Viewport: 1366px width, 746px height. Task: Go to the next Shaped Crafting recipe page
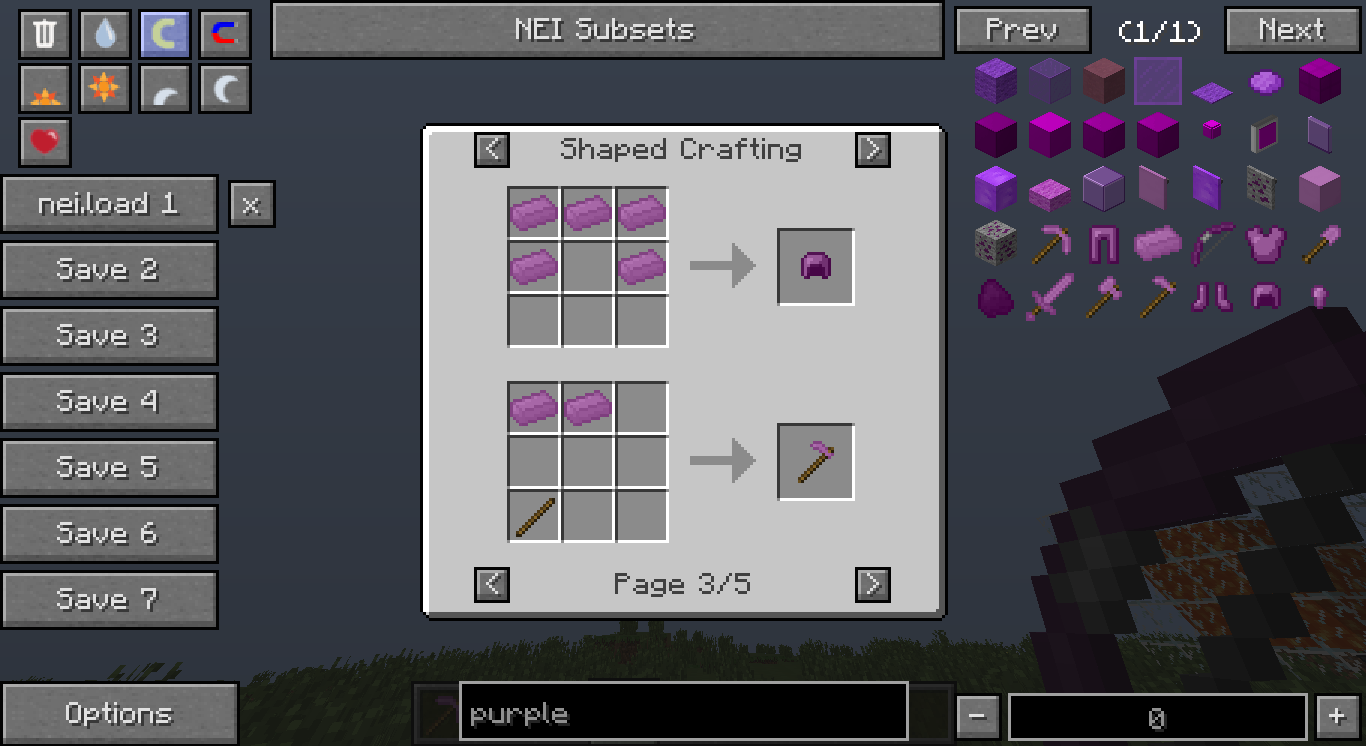pyautogui.click(x=872, y=584)
